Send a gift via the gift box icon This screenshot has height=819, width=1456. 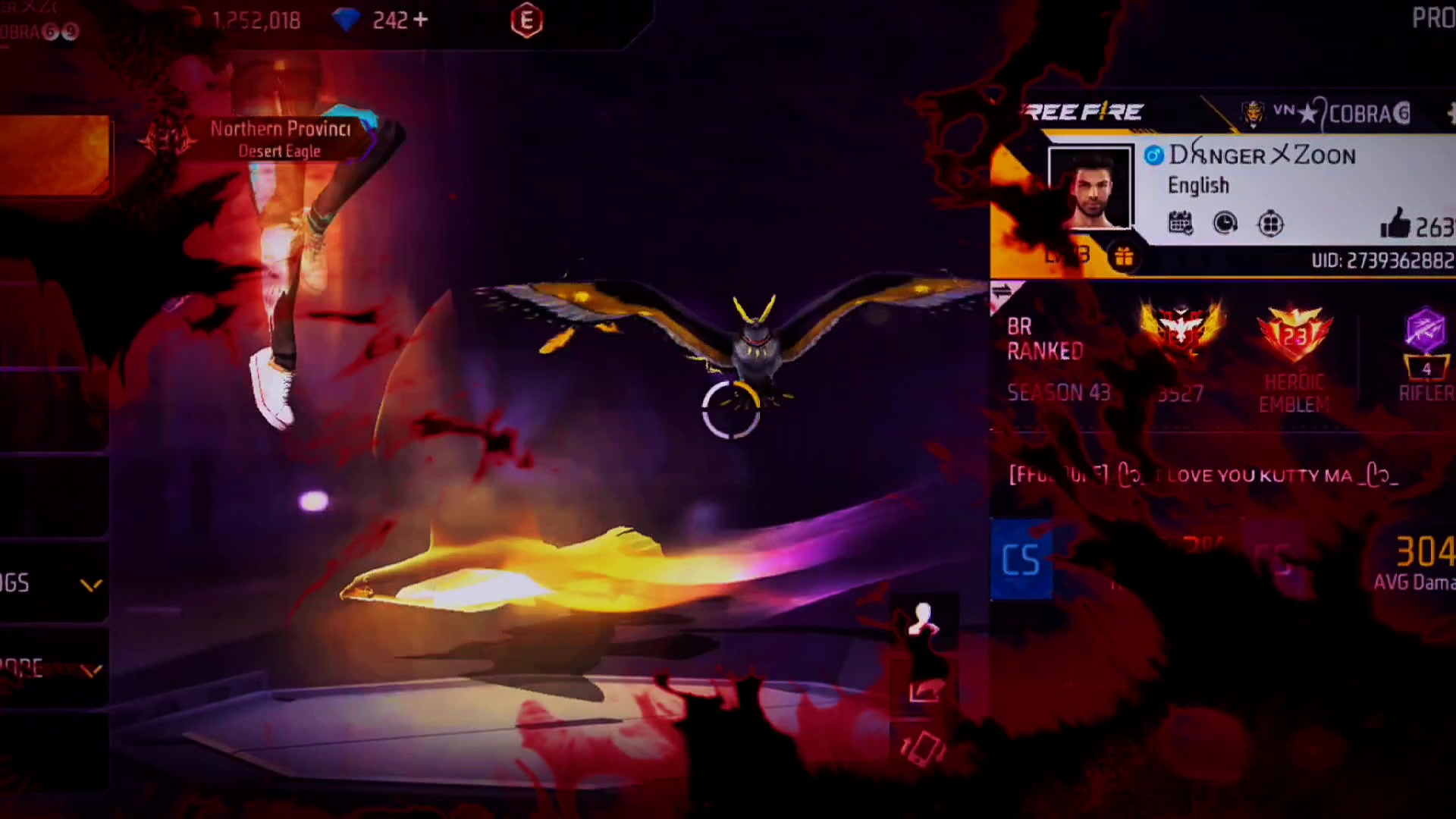pyautogui.click(x=1124, y=258)
